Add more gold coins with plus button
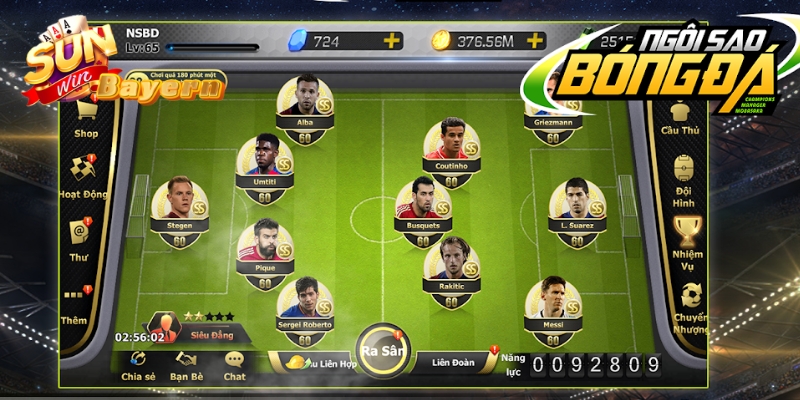Screen dimensions: 800x400 pos(534,41)
